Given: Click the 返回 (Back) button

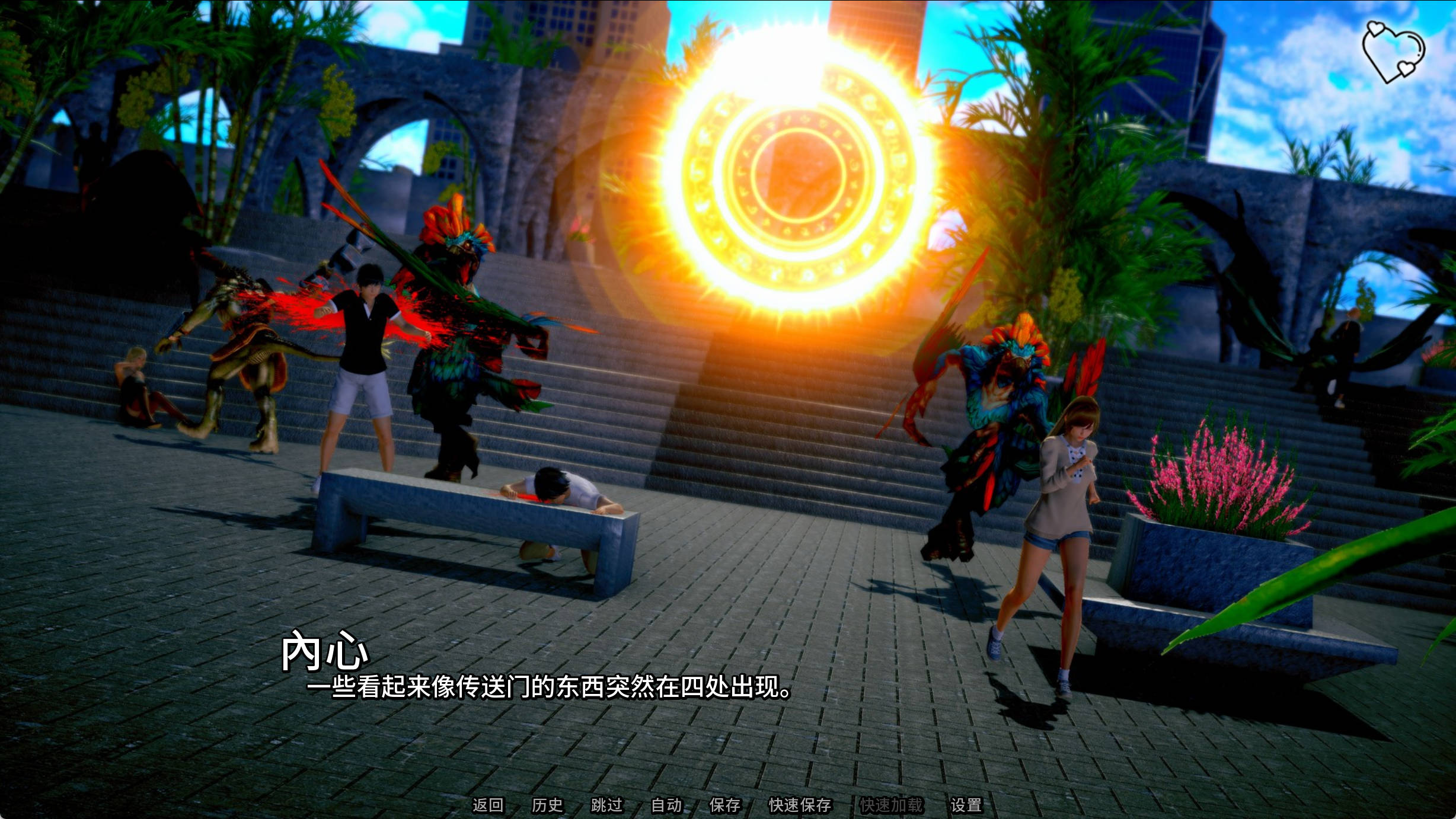Looking at the screenshot, I should (488, 805).
